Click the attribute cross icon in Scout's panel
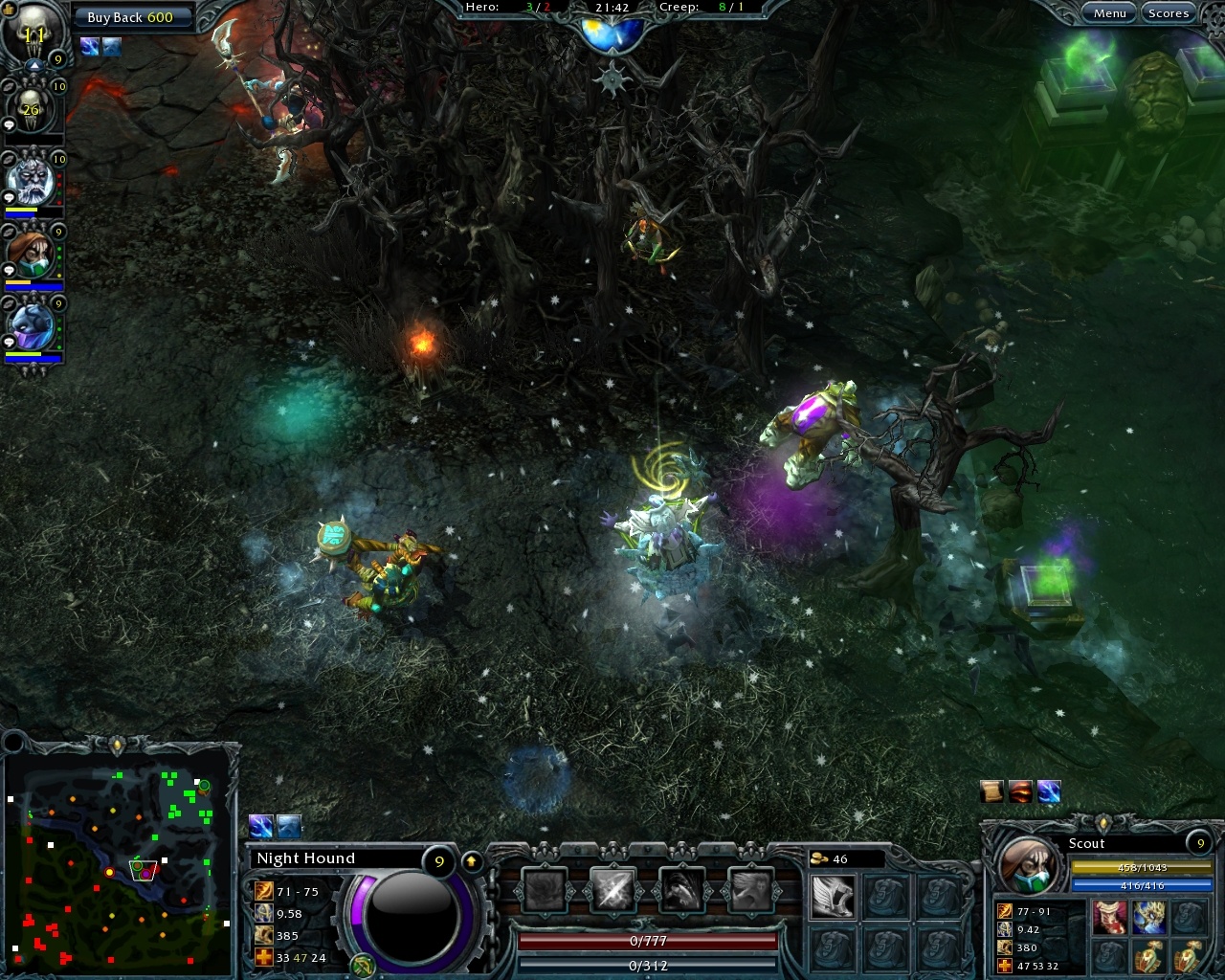1225x980 pixels. [x=1005, y=965]
